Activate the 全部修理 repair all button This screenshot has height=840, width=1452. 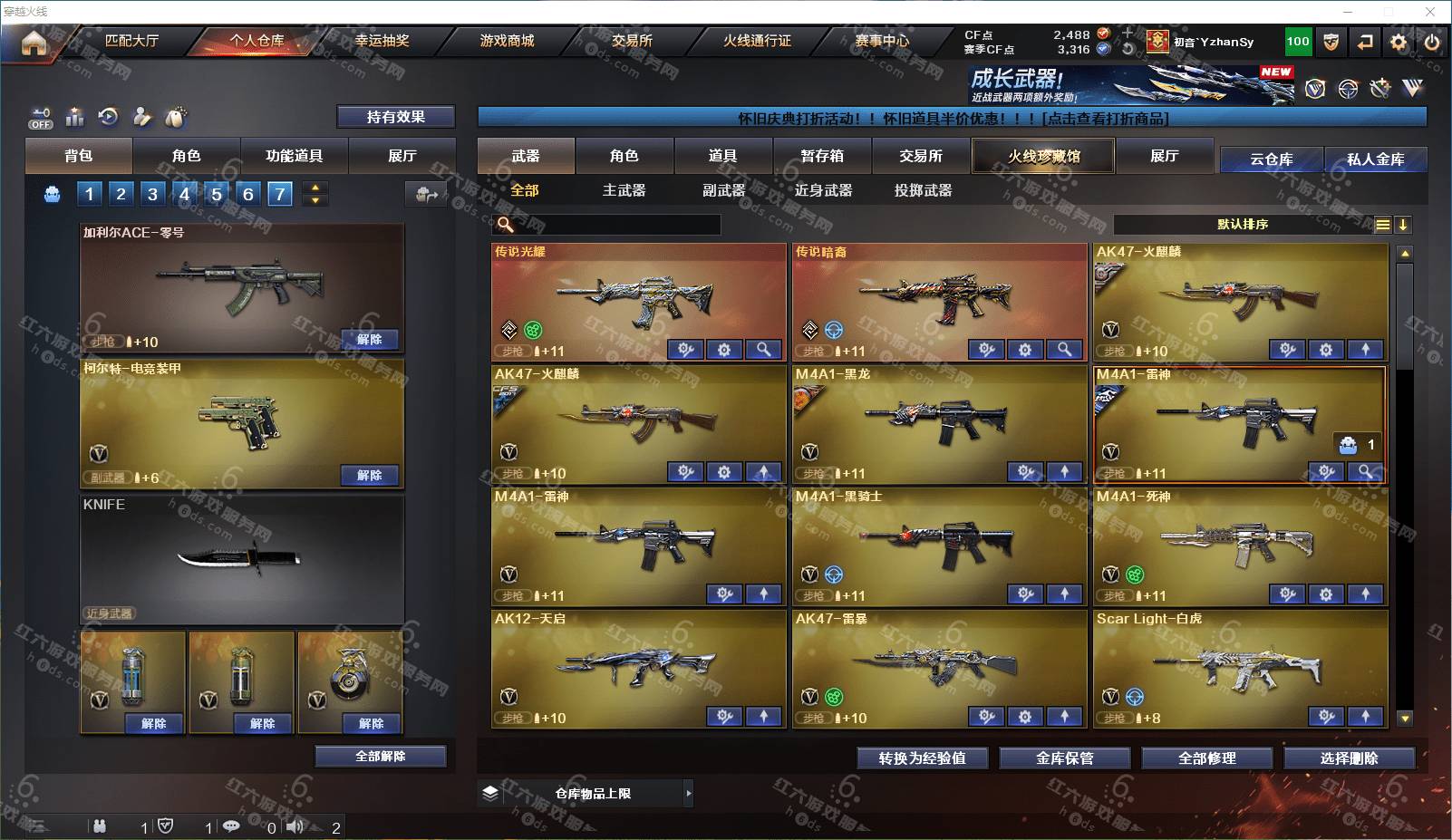(1206, 758)
